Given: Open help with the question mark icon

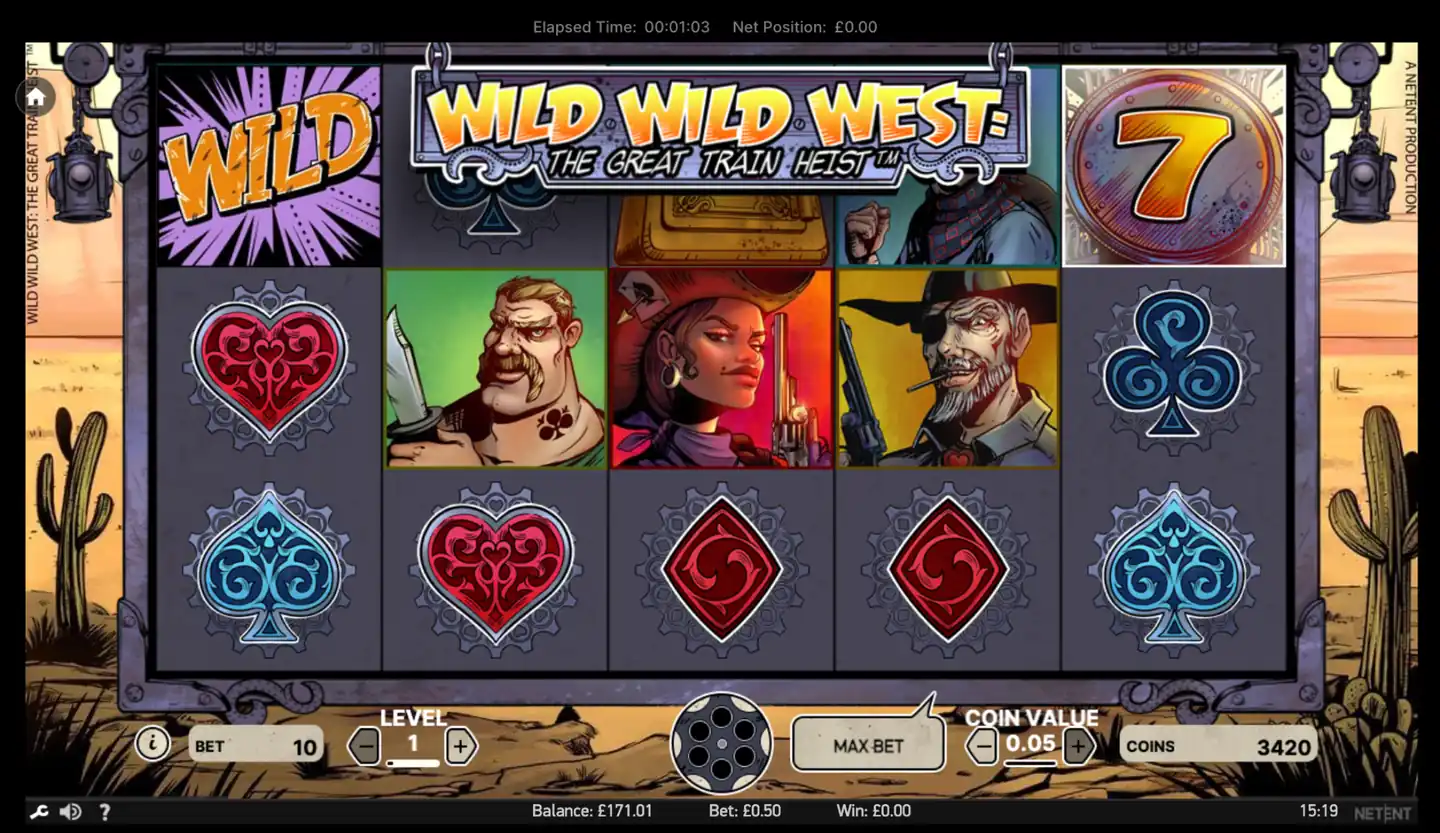Looking at the screenshot, I should pyautogui.click(x=104, y=811).
